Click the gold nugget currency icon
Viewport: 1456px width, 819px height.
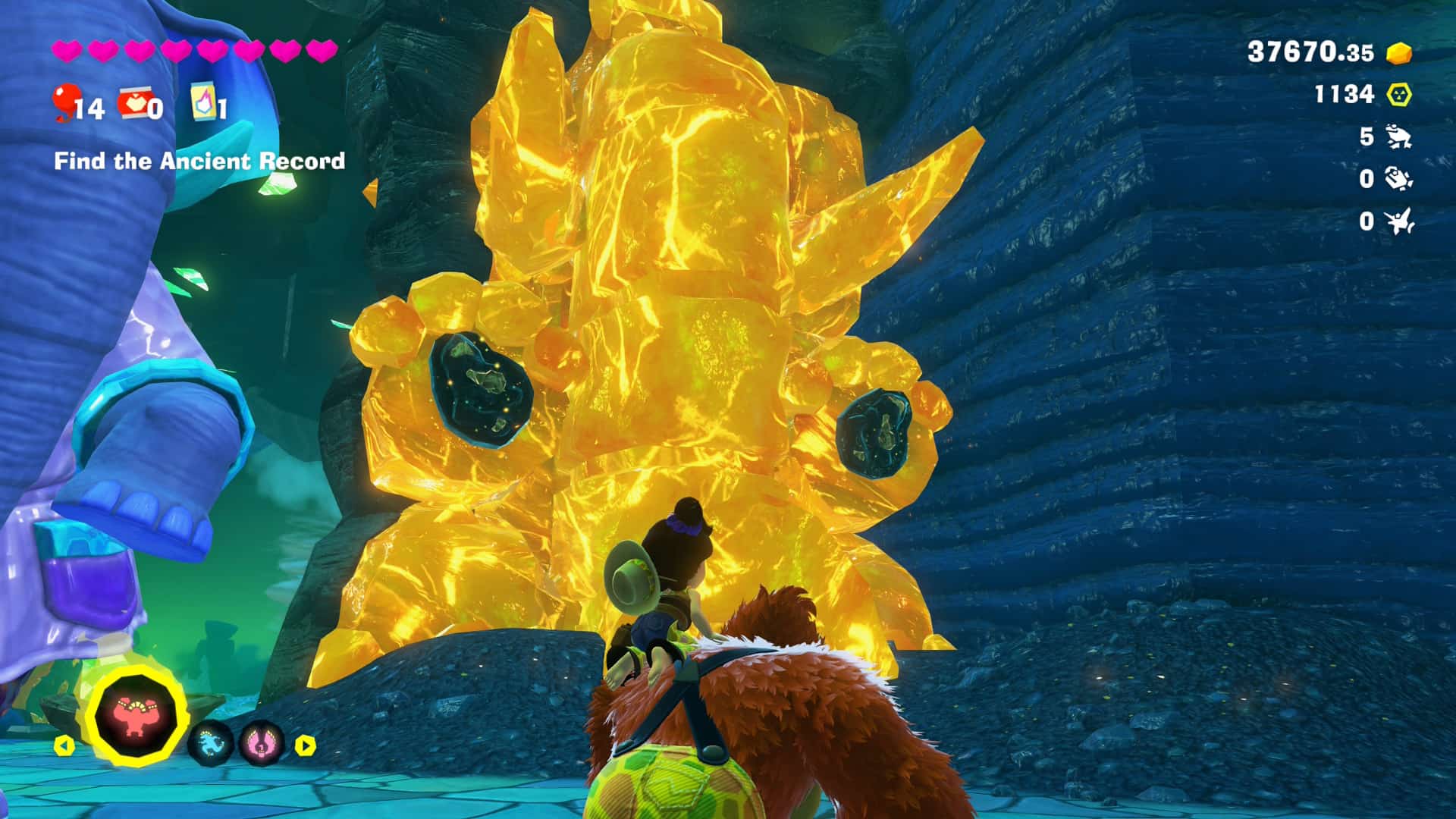1399,52
